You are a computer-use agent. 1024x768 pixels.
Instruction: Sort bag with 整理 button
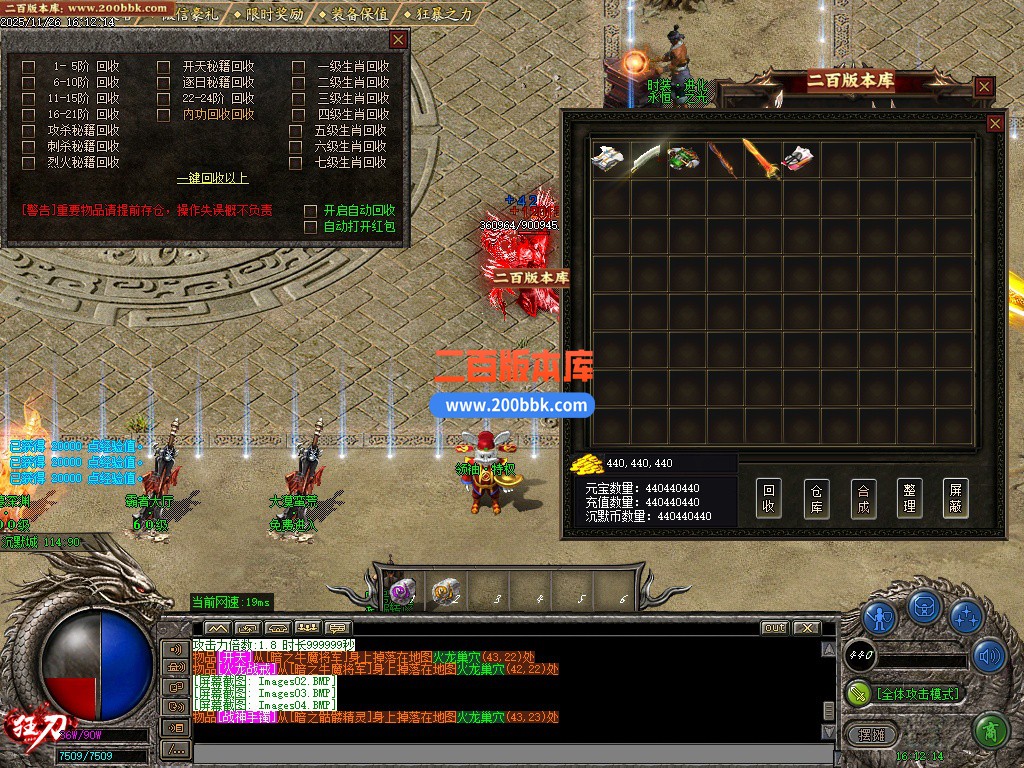click(x=909, y=498)
